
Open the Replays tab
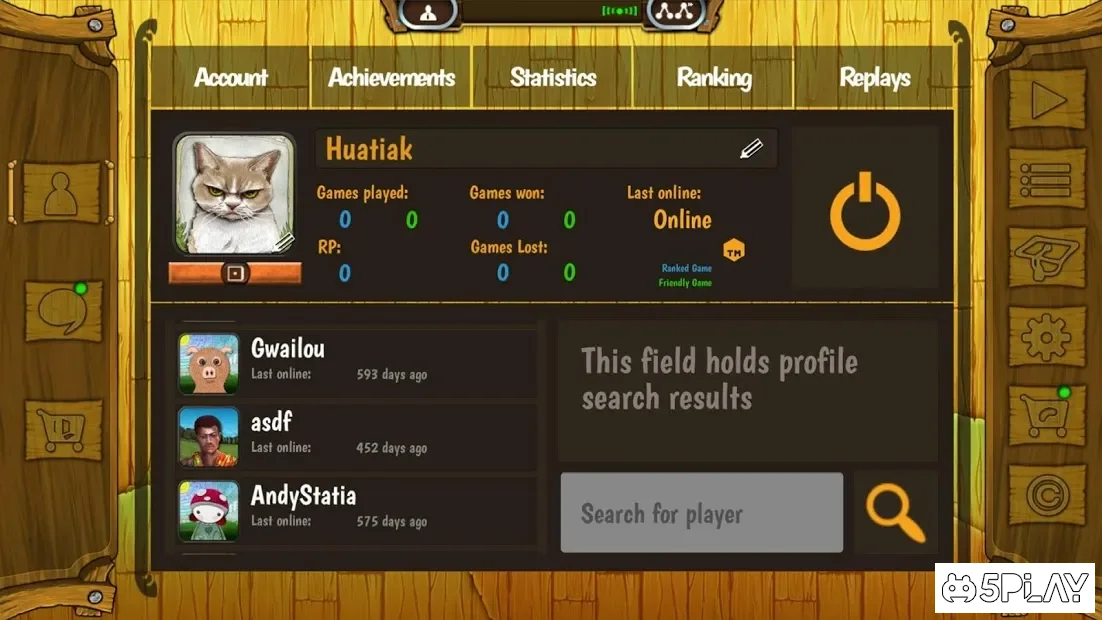tap(875, 78)
